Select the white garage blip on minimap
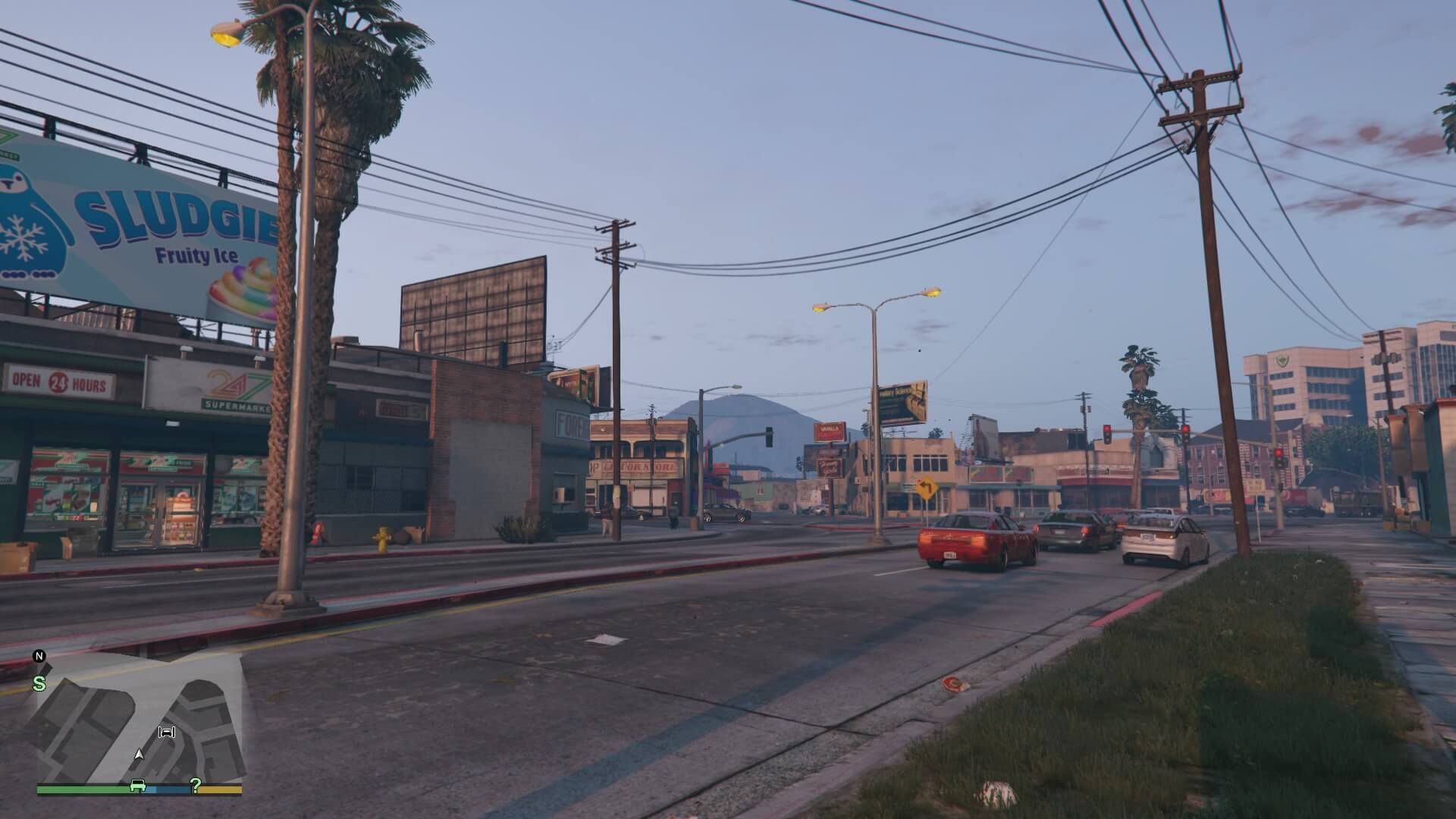This screenshot has width=1456, height=819. [x=166, y=732]
